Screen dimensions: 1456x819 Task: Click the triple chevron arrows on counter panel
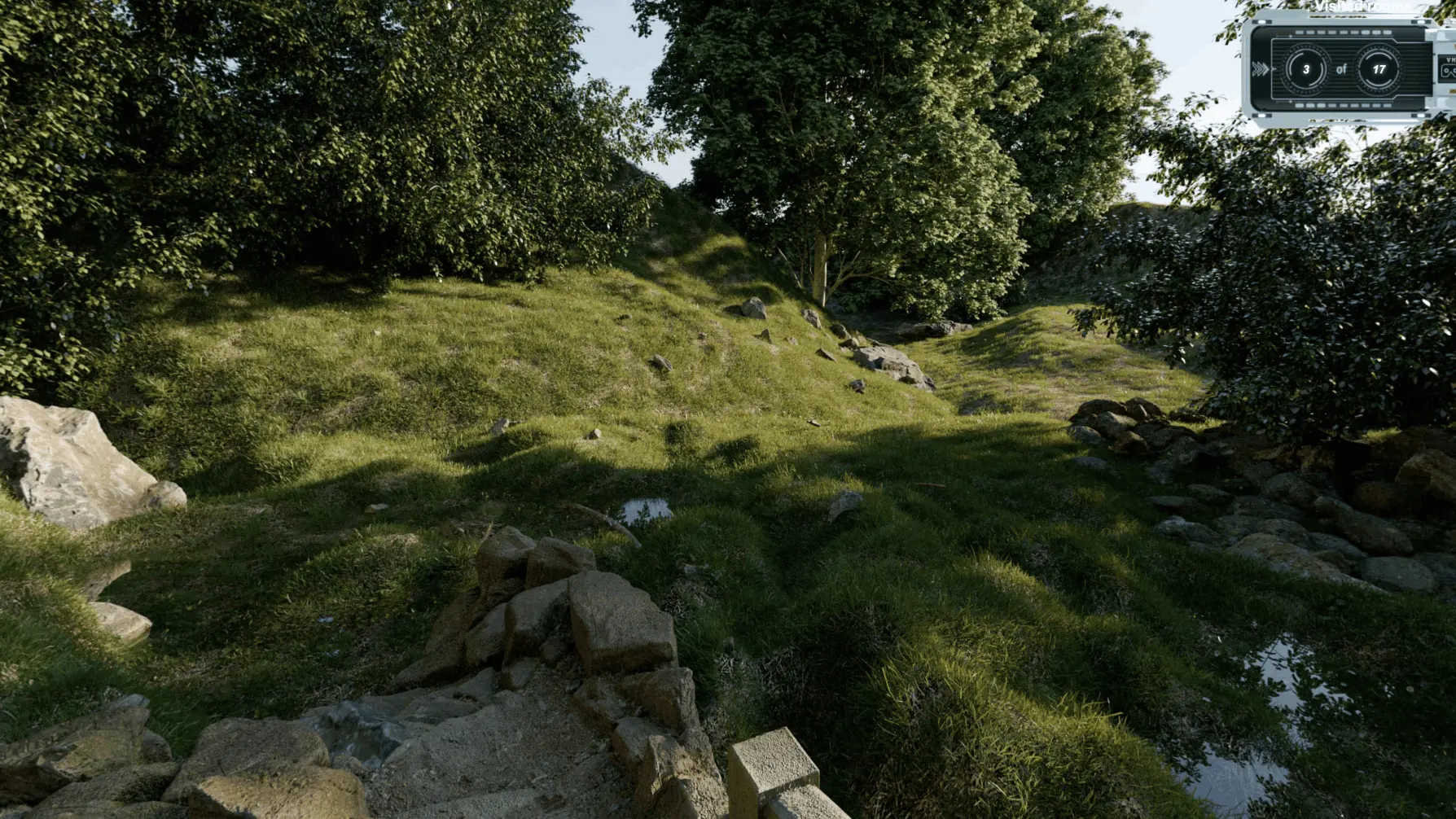(x=1261, y=70)
